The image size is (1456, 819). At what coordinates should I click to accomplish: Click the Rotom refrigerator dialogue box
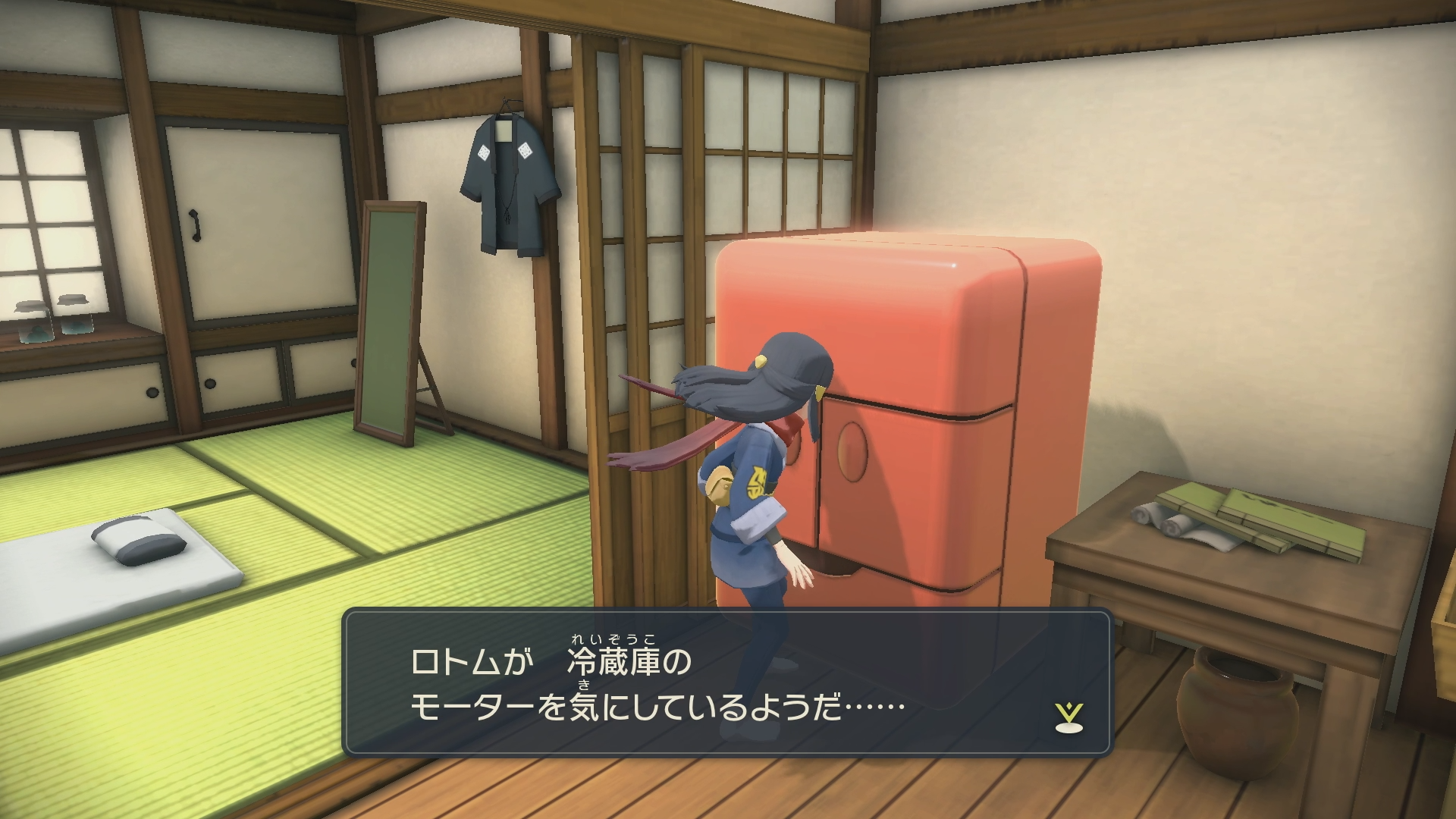(726, 682)
